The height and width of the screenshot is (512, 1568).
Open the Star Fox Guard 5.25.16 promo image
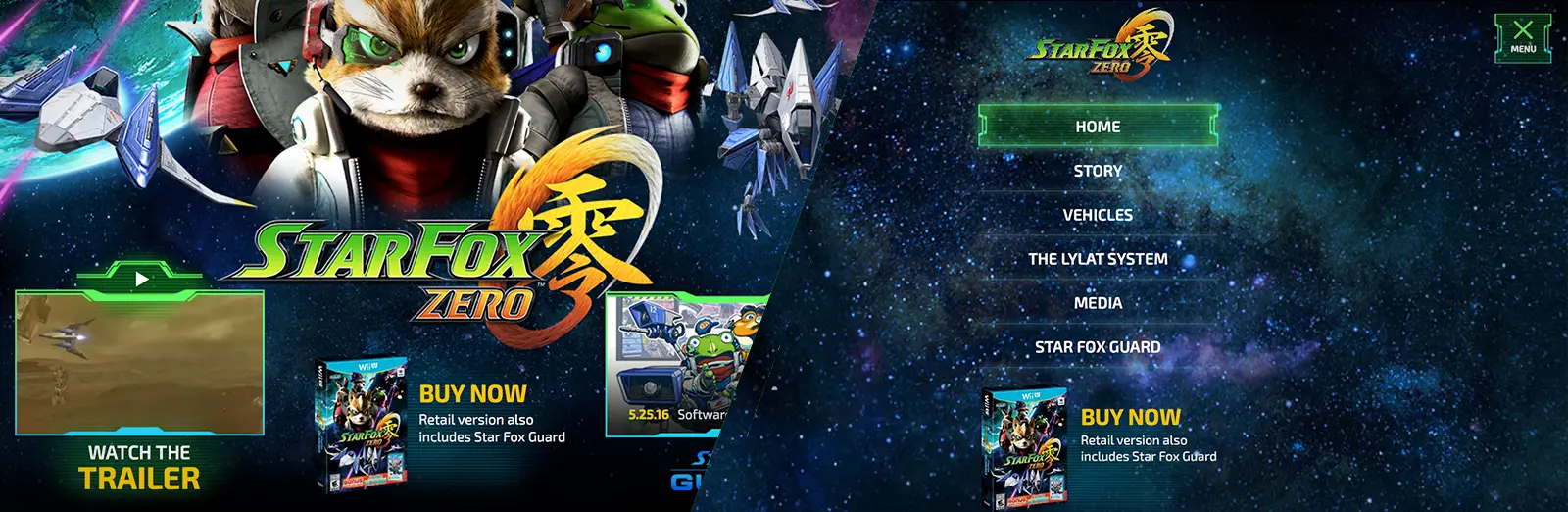[676, 363]
